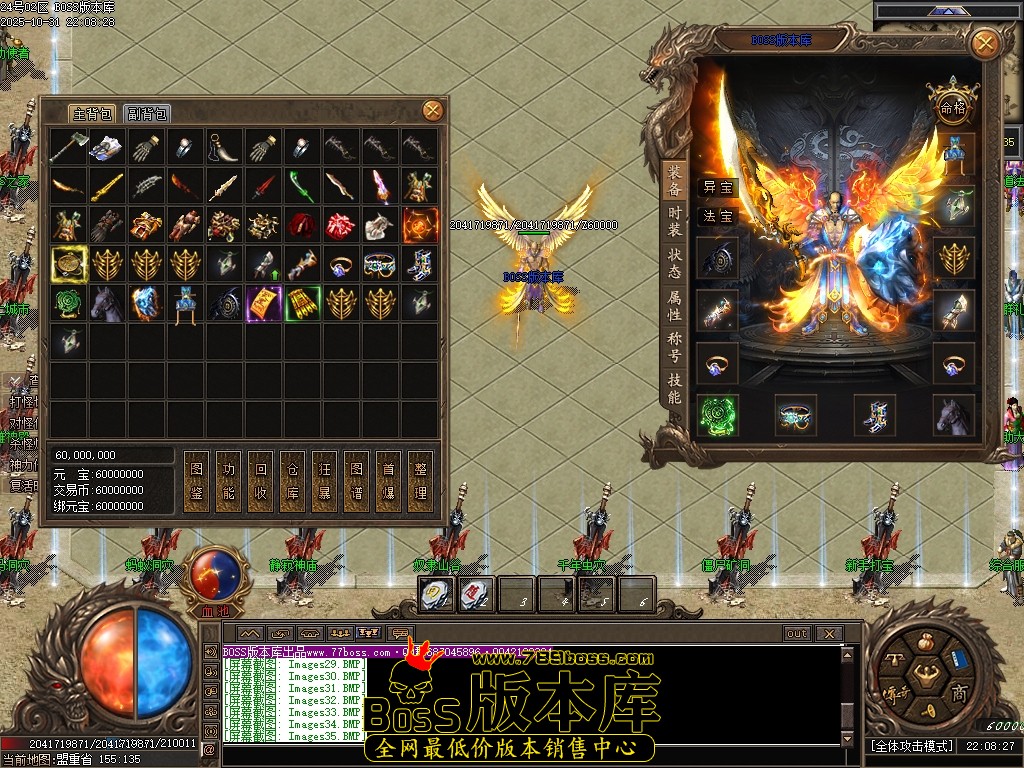Image resolution: width=1024 pixels, height=768 pixels.
Task: Close the character equipment panel
Action: pos(985,43)
